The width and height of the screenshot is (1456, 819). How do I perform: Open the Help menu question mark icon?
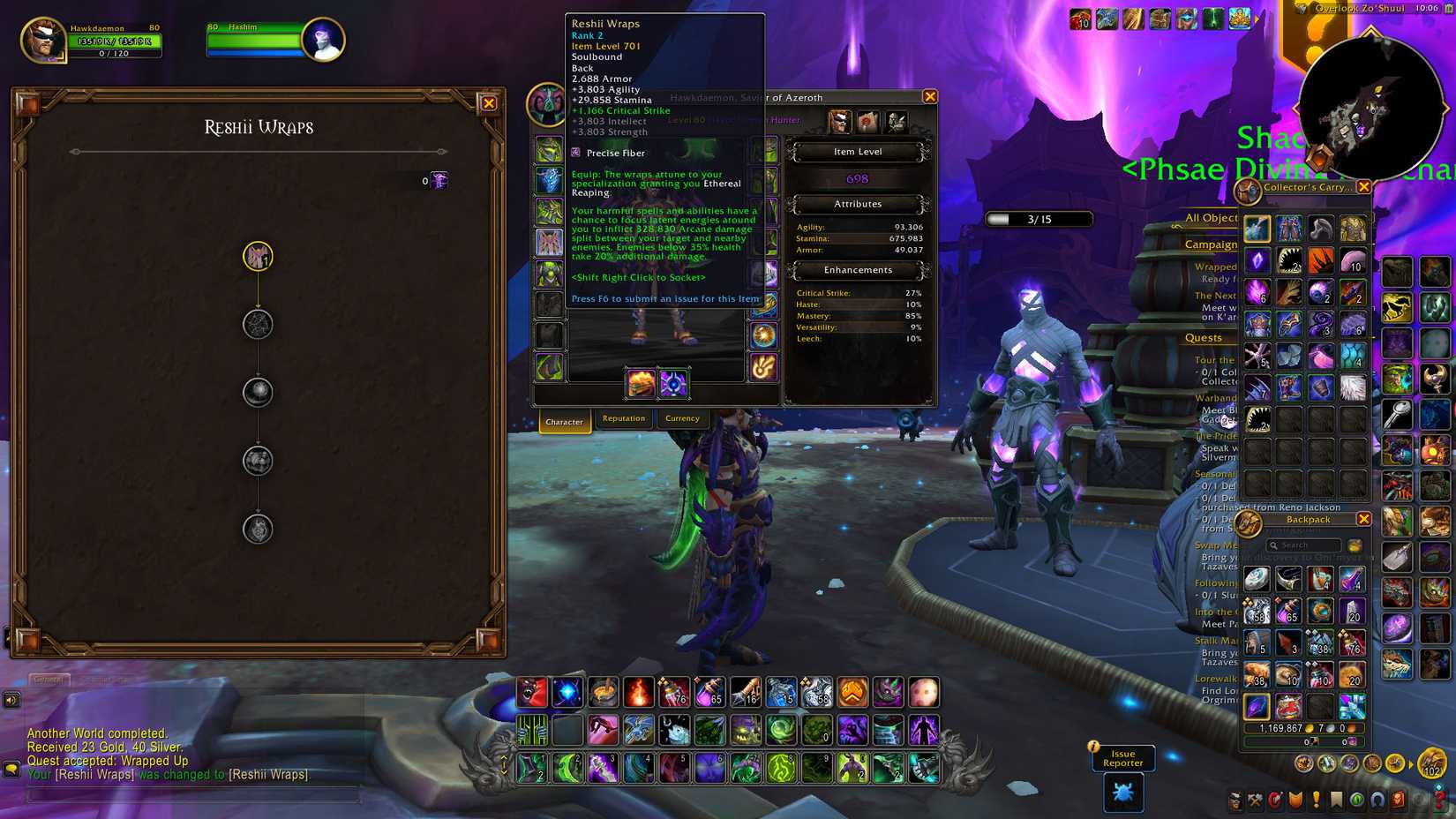[1437, 799]
